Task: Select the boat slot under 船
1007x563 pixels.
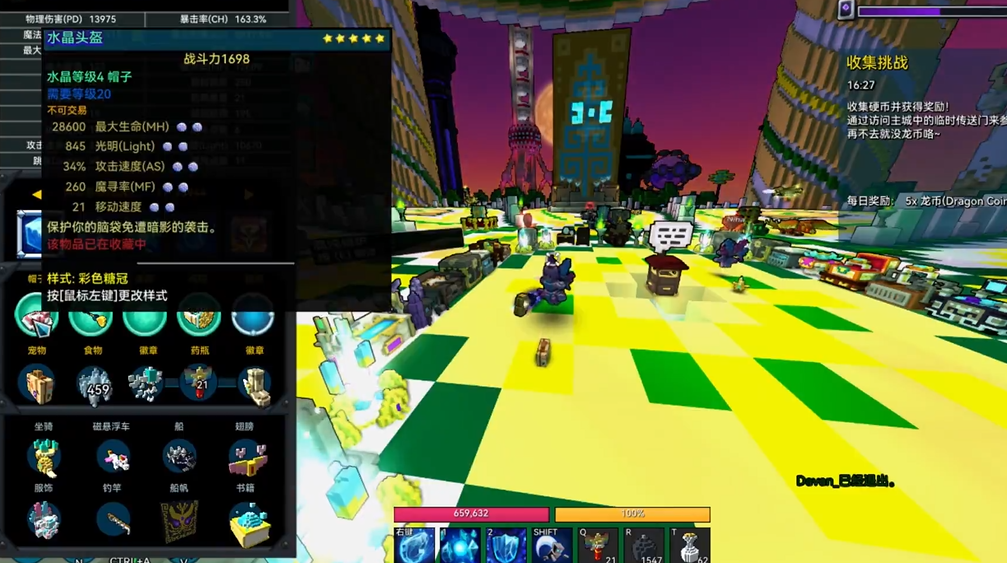Action: click(179, 456)
